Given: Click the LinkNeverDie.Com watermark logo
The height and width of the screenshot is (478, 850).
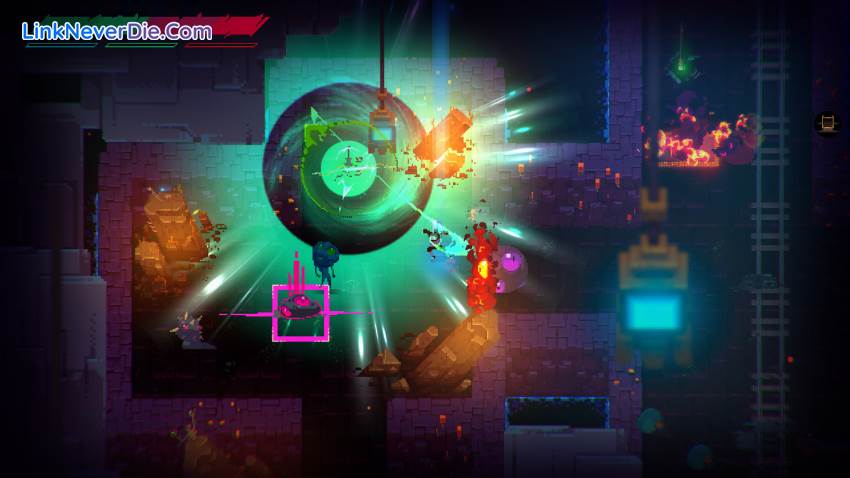Looking at the screenshot, I should coord(117,31).
